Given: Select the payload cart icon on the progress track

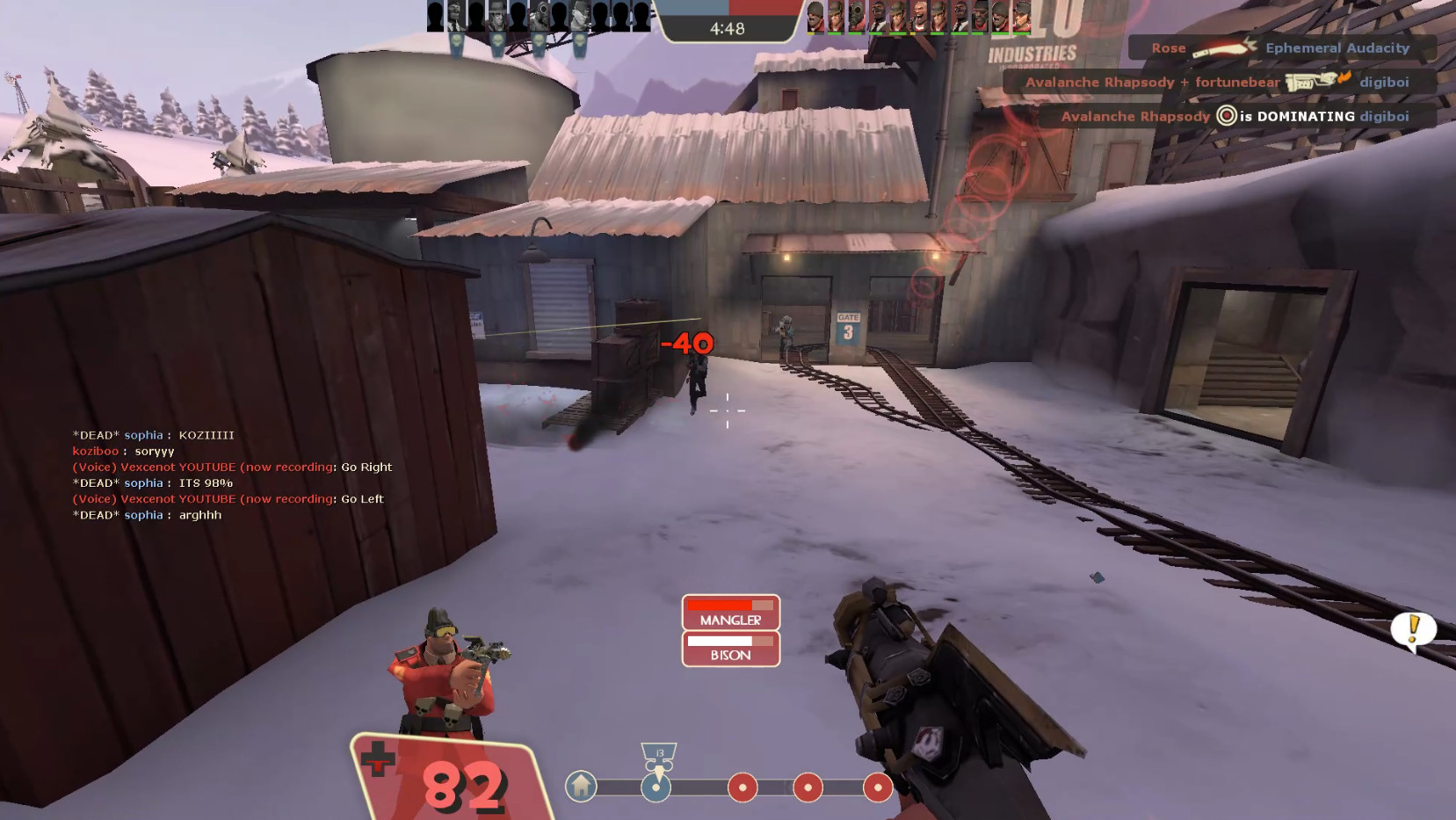Looking at the screenshot, I should click(655, 787).
